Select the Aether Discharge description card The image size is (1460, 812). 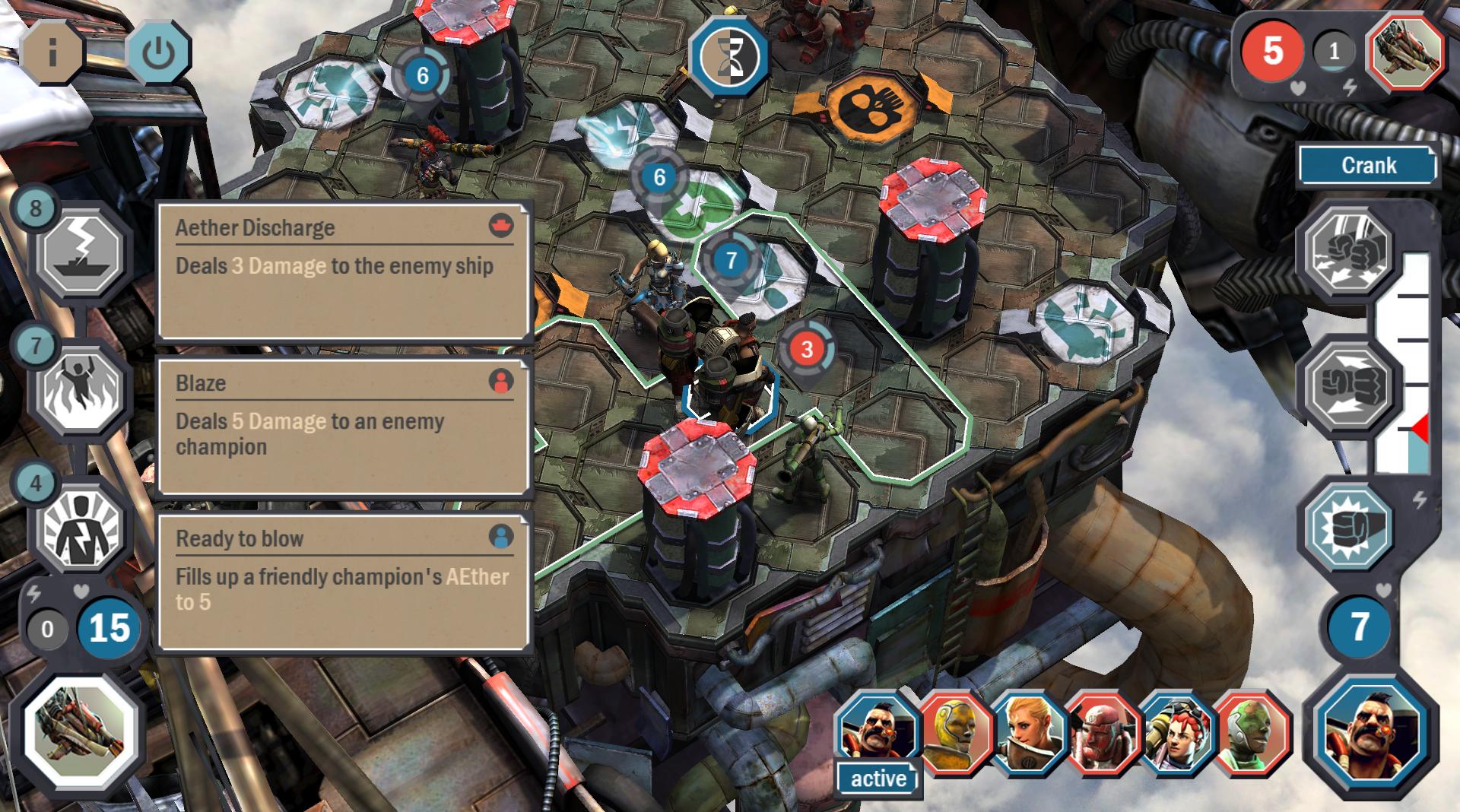[343, 271]
